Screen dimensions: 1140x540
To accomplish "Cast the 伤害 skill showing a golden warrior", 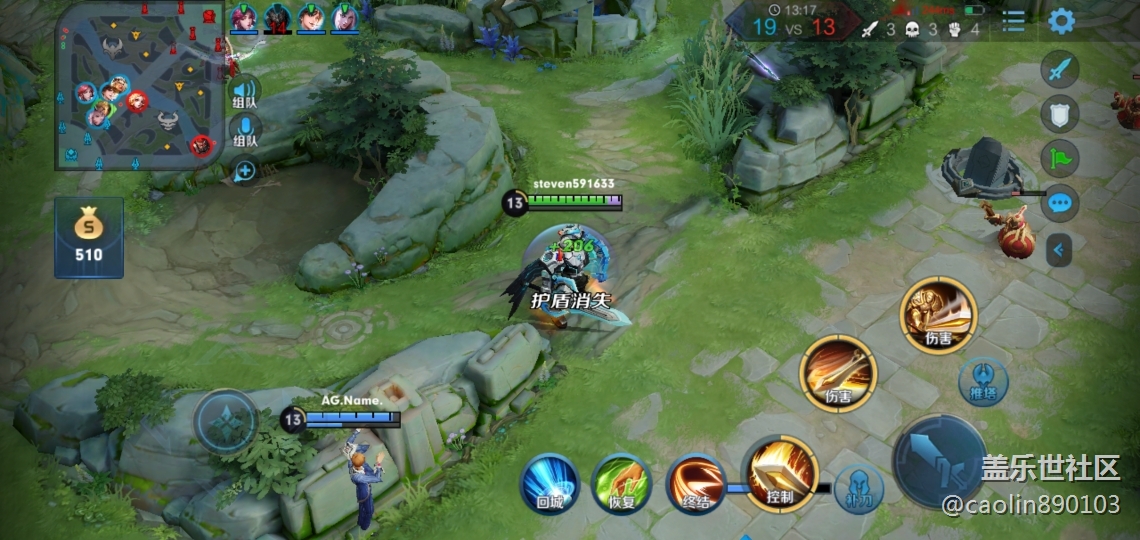I will point(938,315).
